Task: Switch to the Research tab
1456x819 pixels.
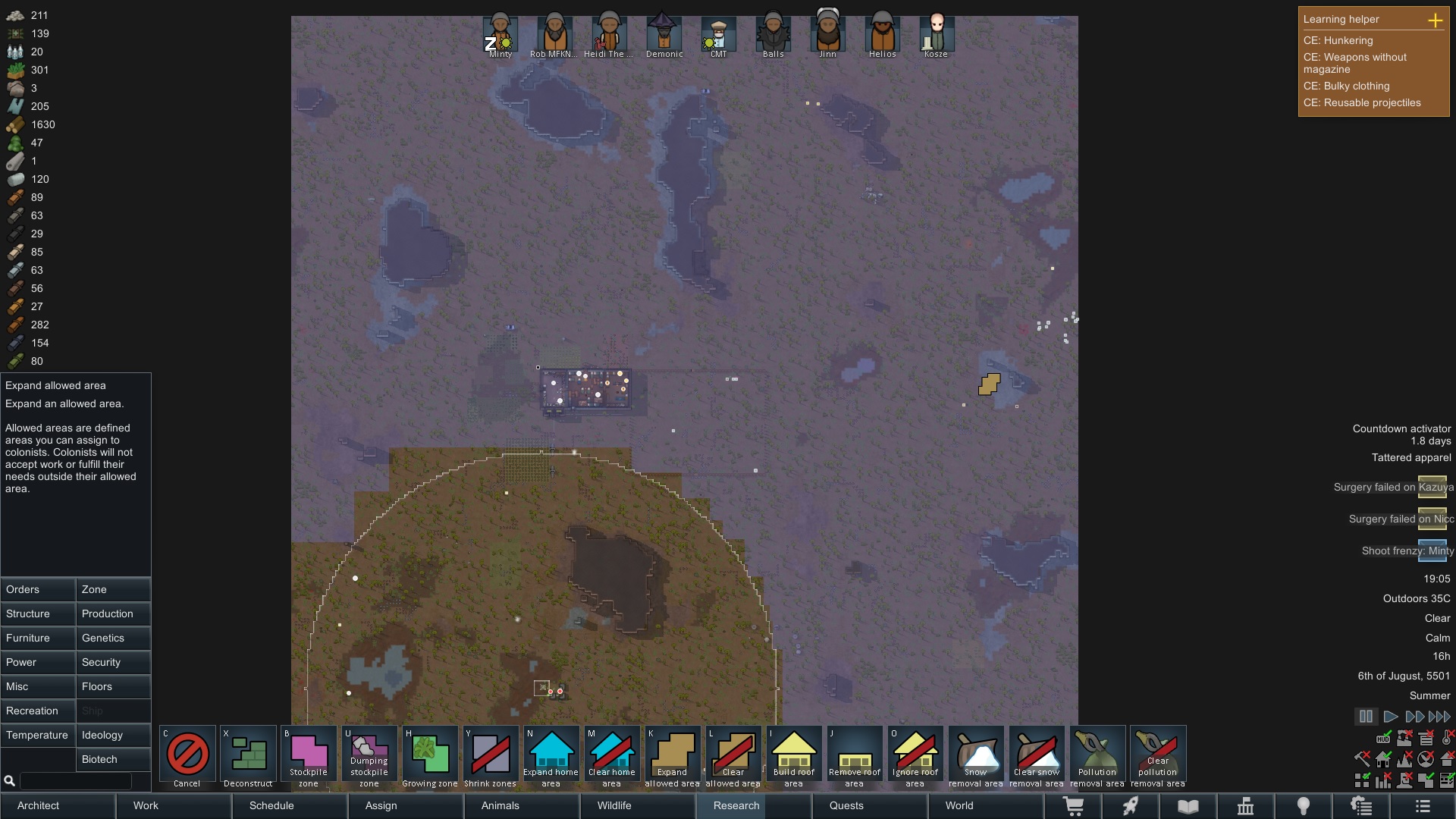Action: coord(736,805)
